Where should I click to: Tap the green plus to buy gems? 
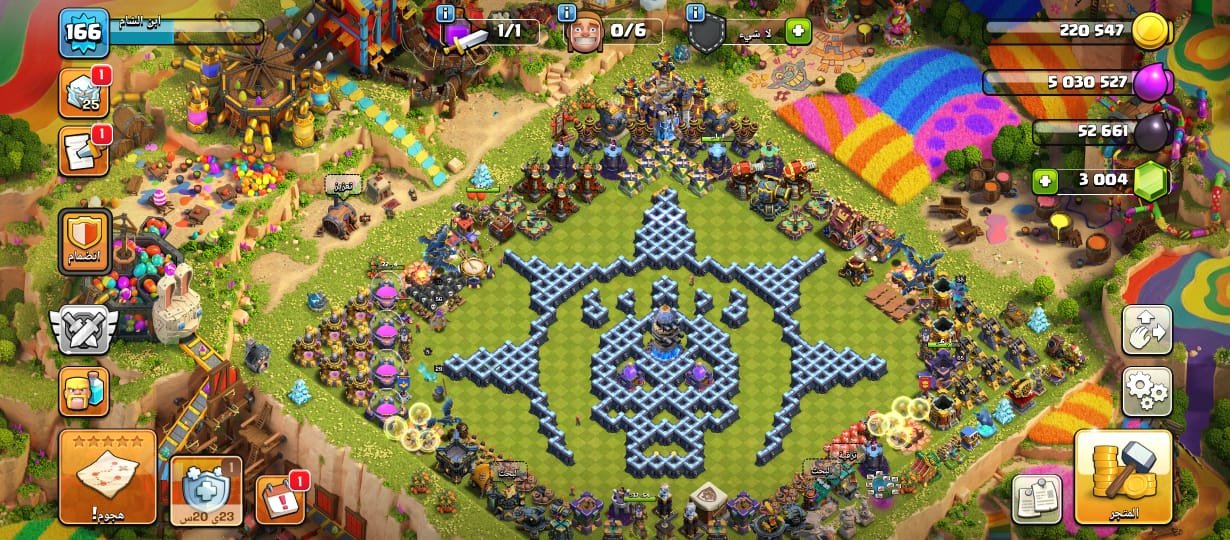(1046, 183)
